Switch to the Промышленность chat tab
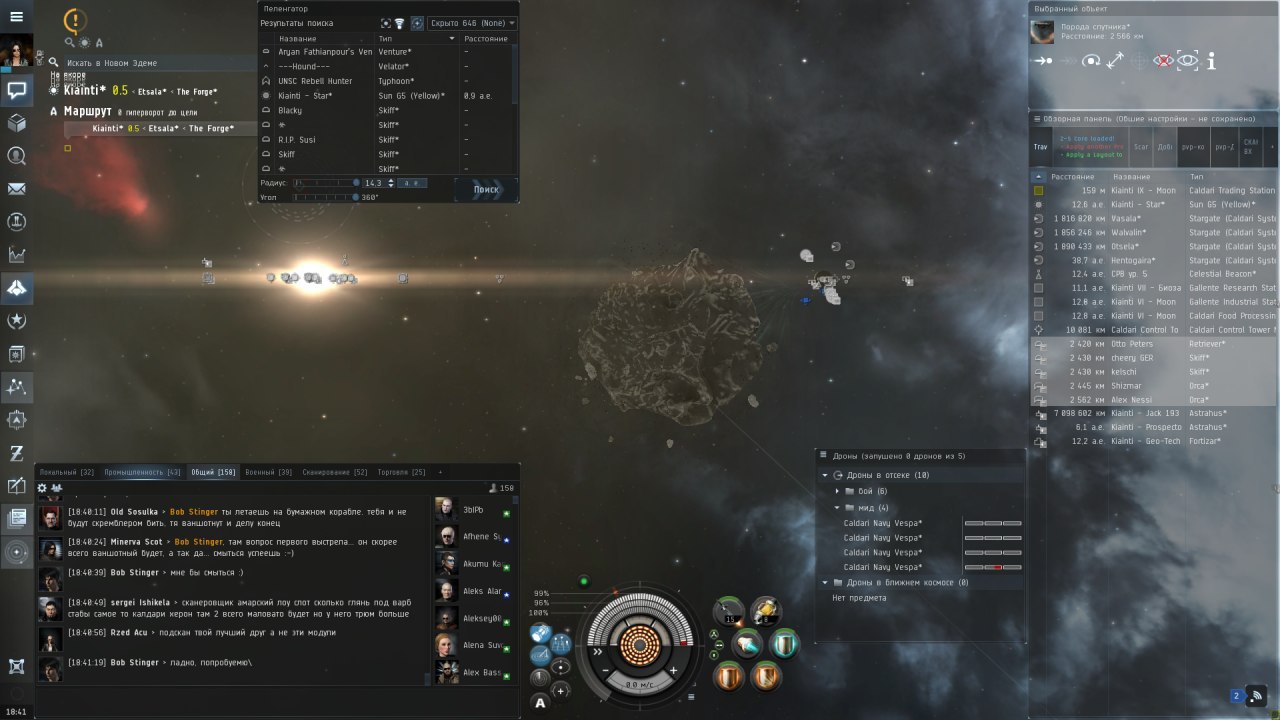 coord(142,472)
